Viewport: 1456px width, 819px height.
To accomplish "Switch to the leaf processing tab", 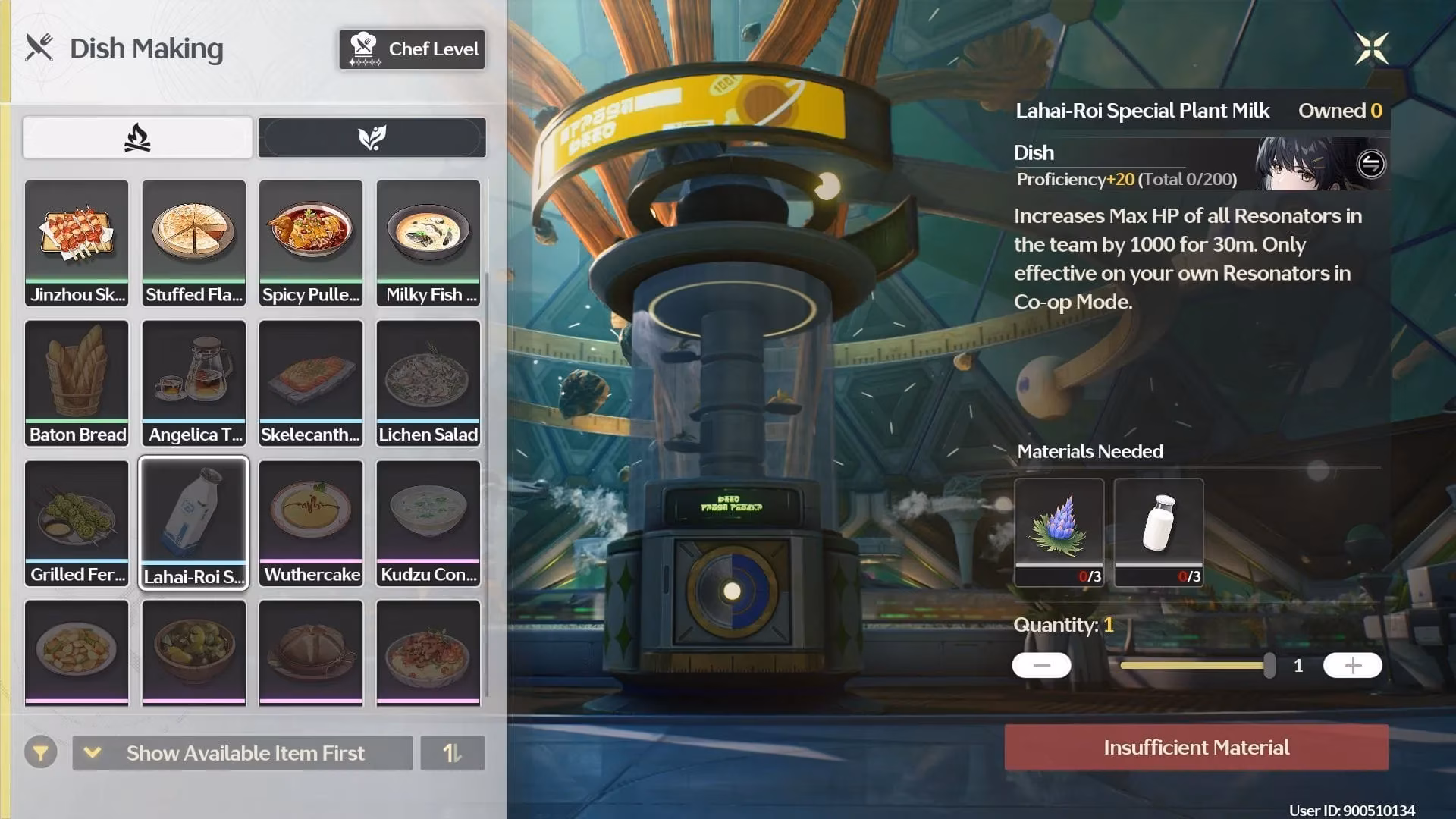I will [372, 138].
